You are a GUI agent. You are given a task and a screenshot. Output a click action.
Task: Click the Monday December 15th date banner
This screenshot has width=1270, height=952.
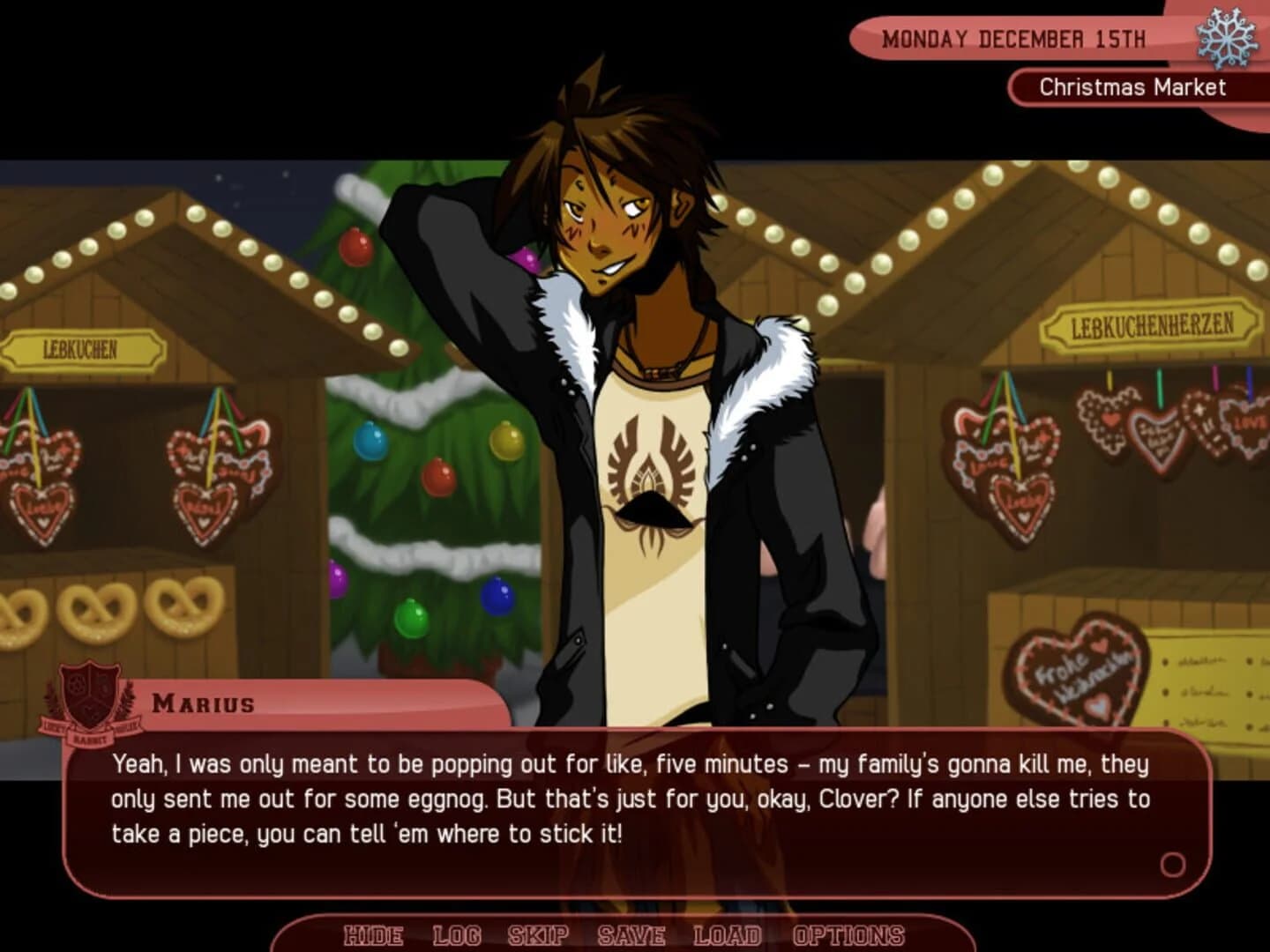point(1014,38)
